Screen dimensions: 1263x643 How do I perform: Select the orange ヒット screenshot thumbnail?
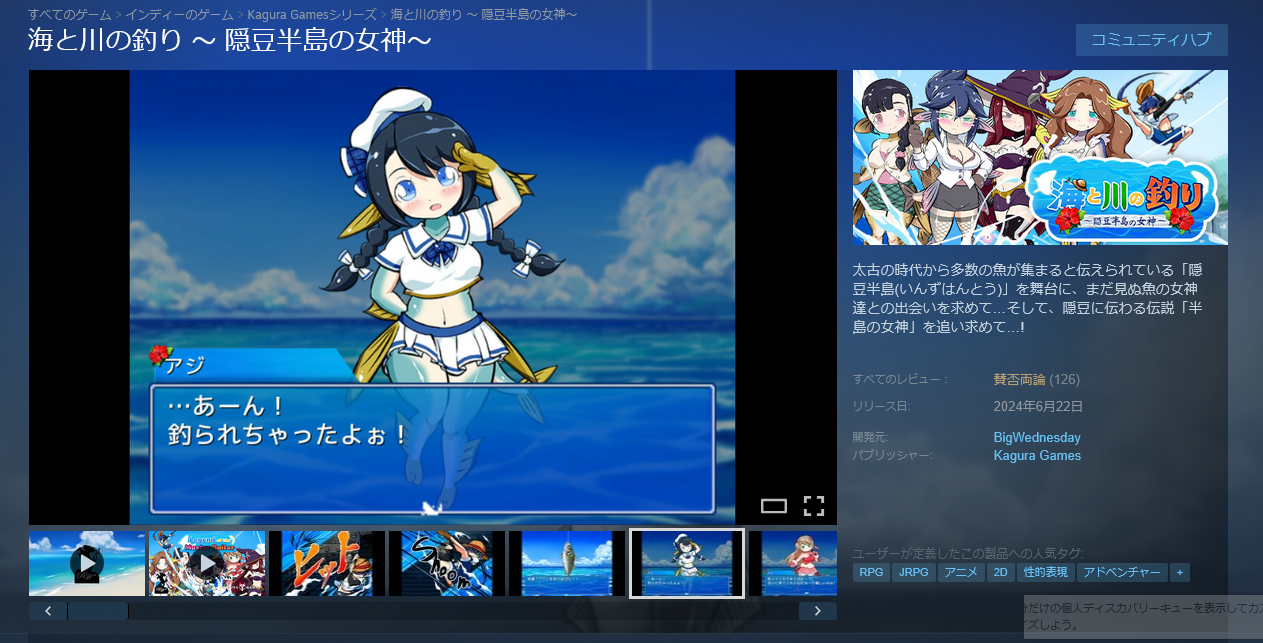(x=326, y=563)
